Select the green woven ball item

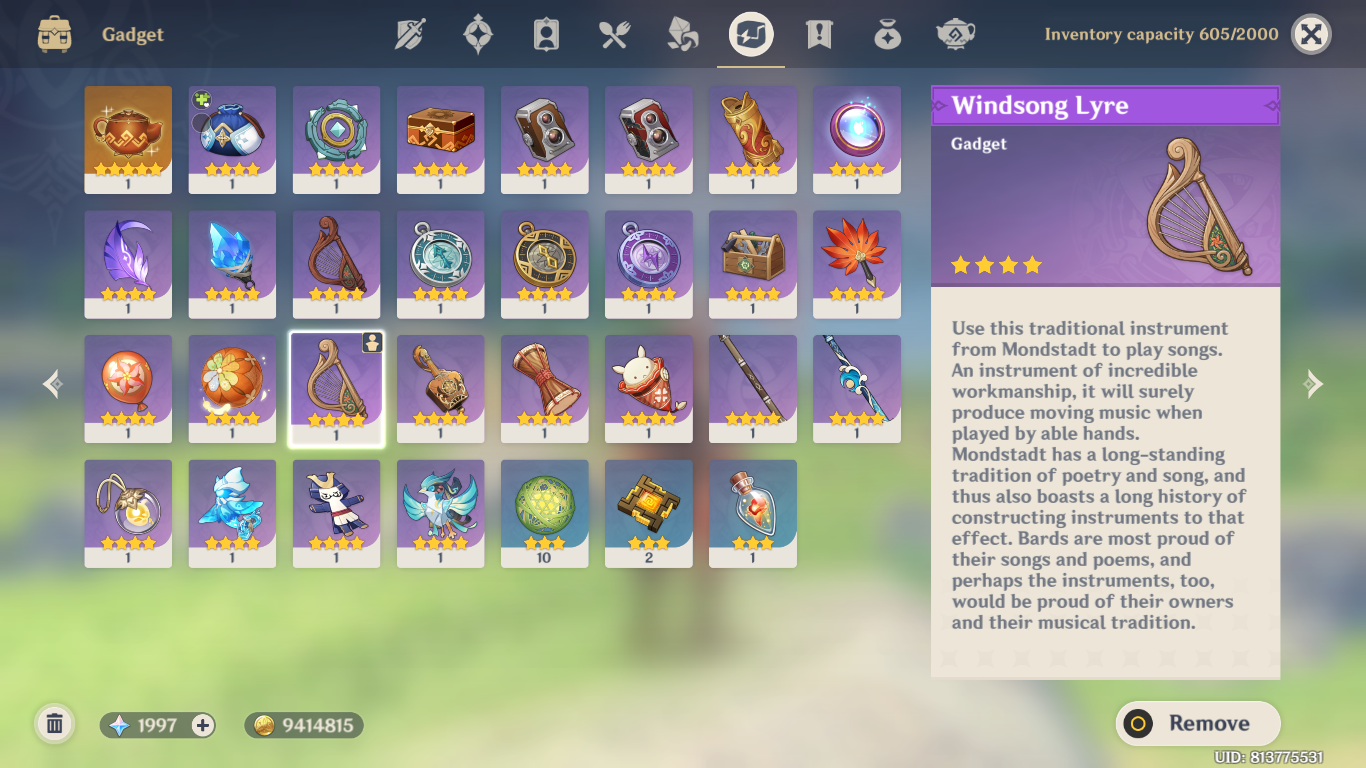click(x=544, y=513)
